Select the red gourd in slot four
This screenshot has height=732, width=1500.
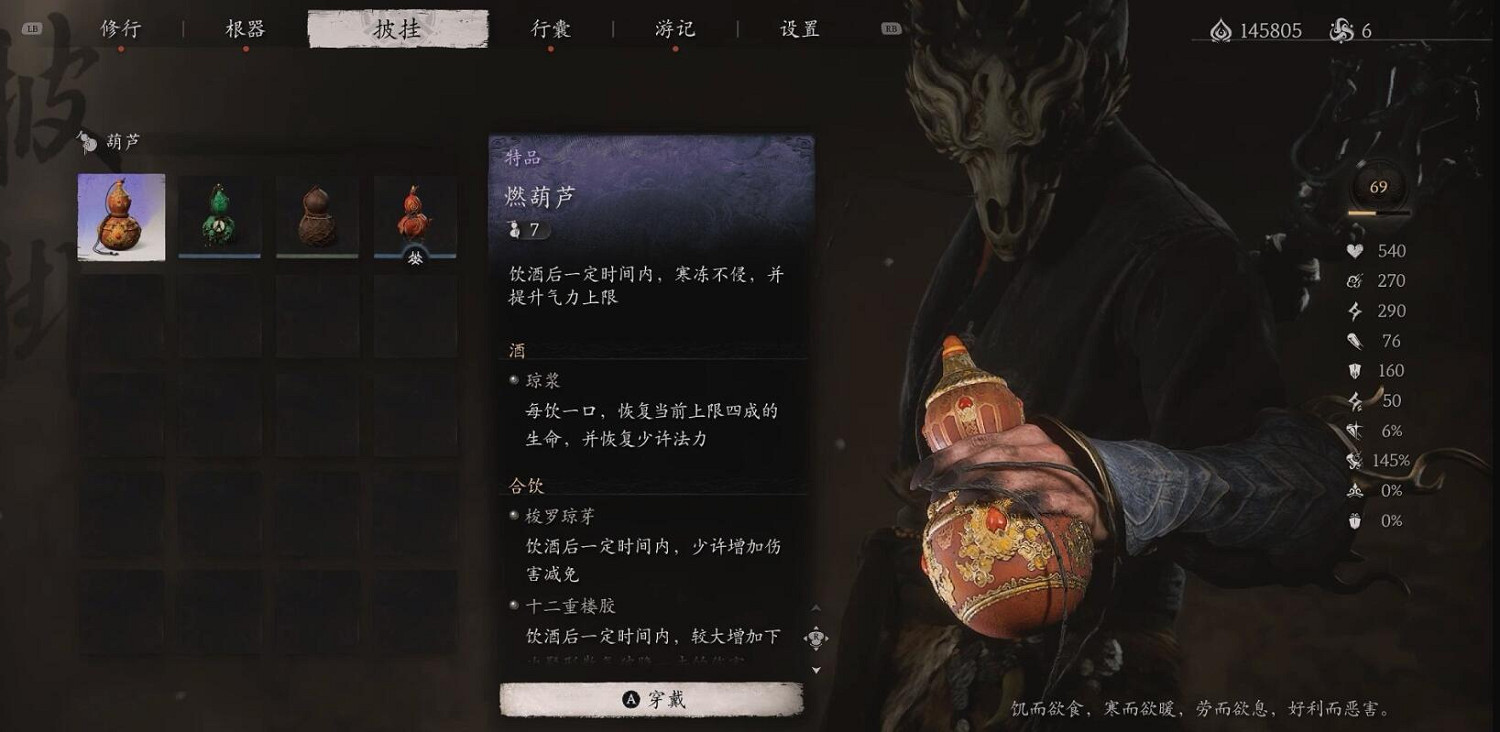(x=414, y=213)
